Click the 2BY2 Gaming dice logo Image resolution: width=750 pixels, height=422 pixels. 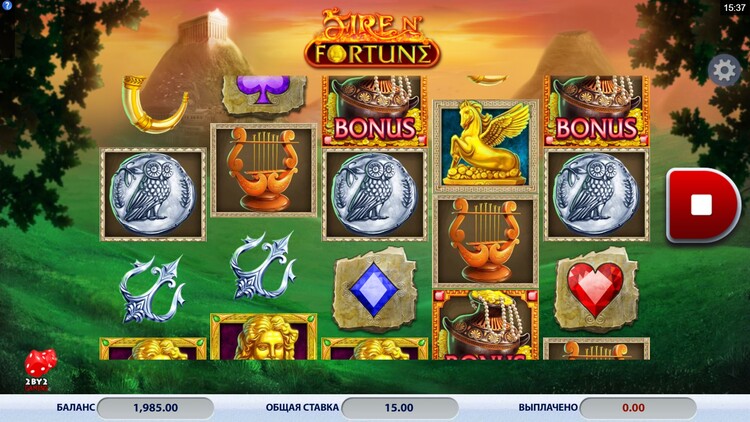(40, 368)
